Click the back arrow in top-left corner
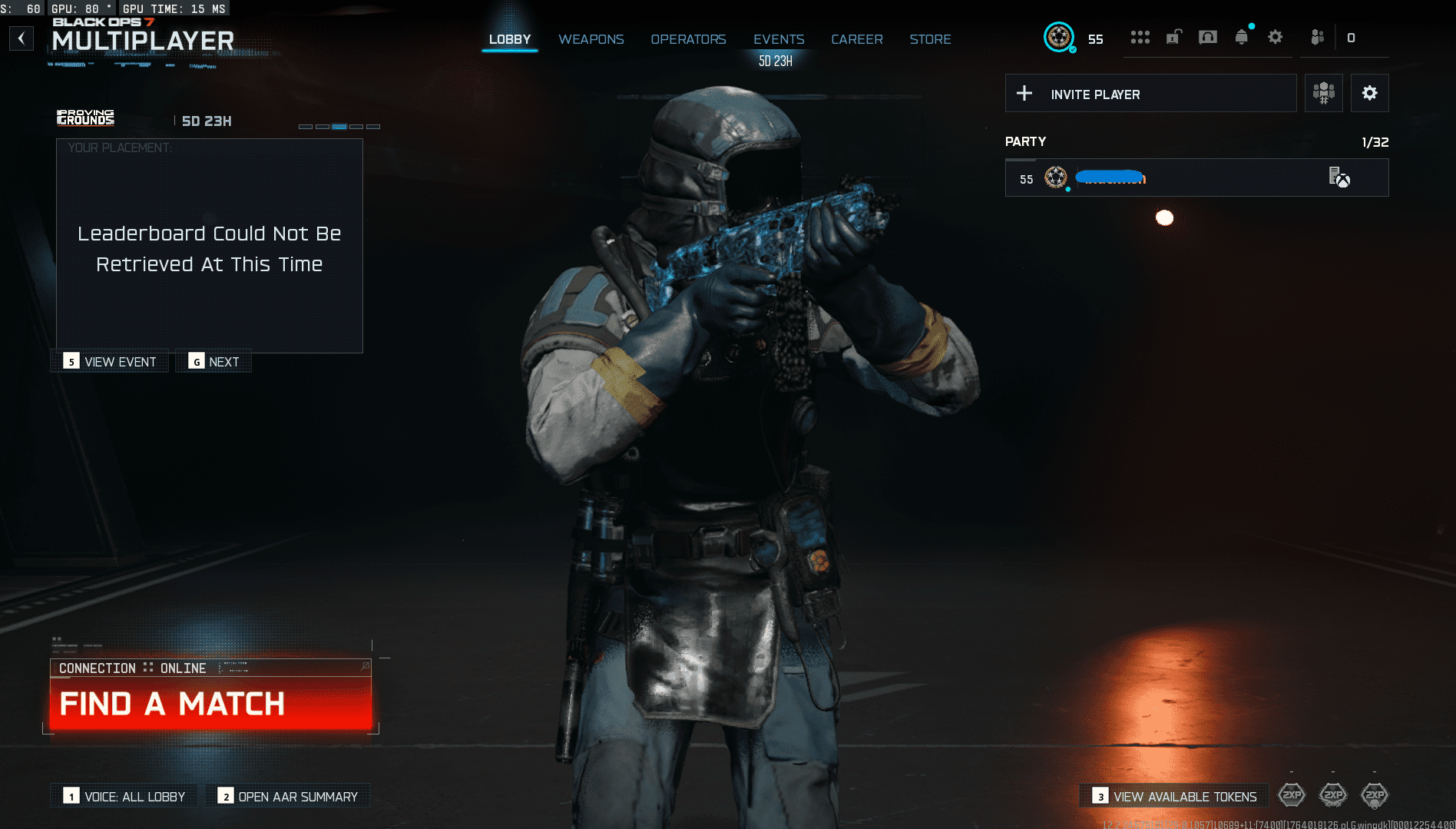 click(x=21, y=38)
